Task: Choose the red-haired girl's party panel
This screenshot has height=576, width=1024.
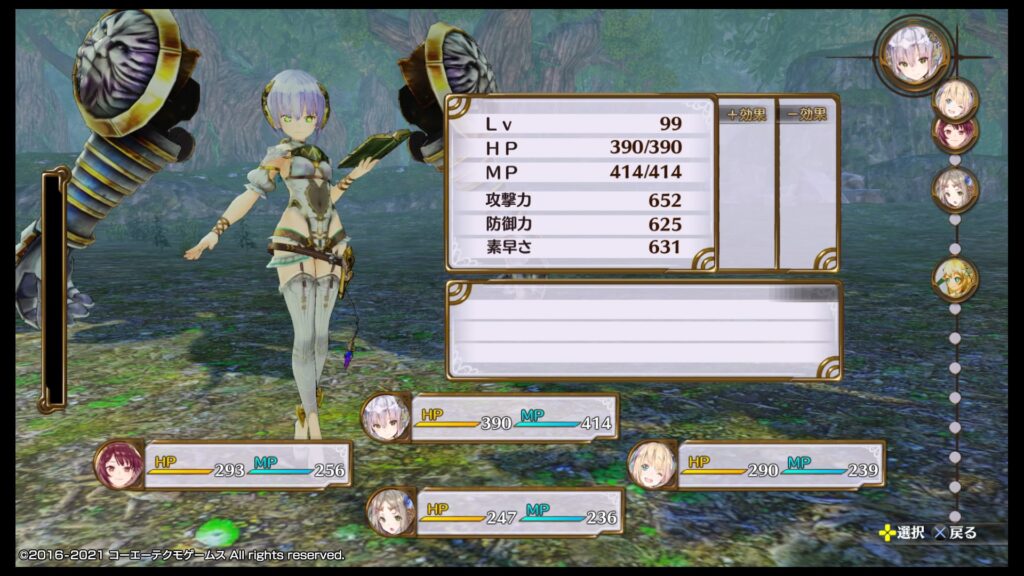Action: pyautogui.click(x=224, y=465)
